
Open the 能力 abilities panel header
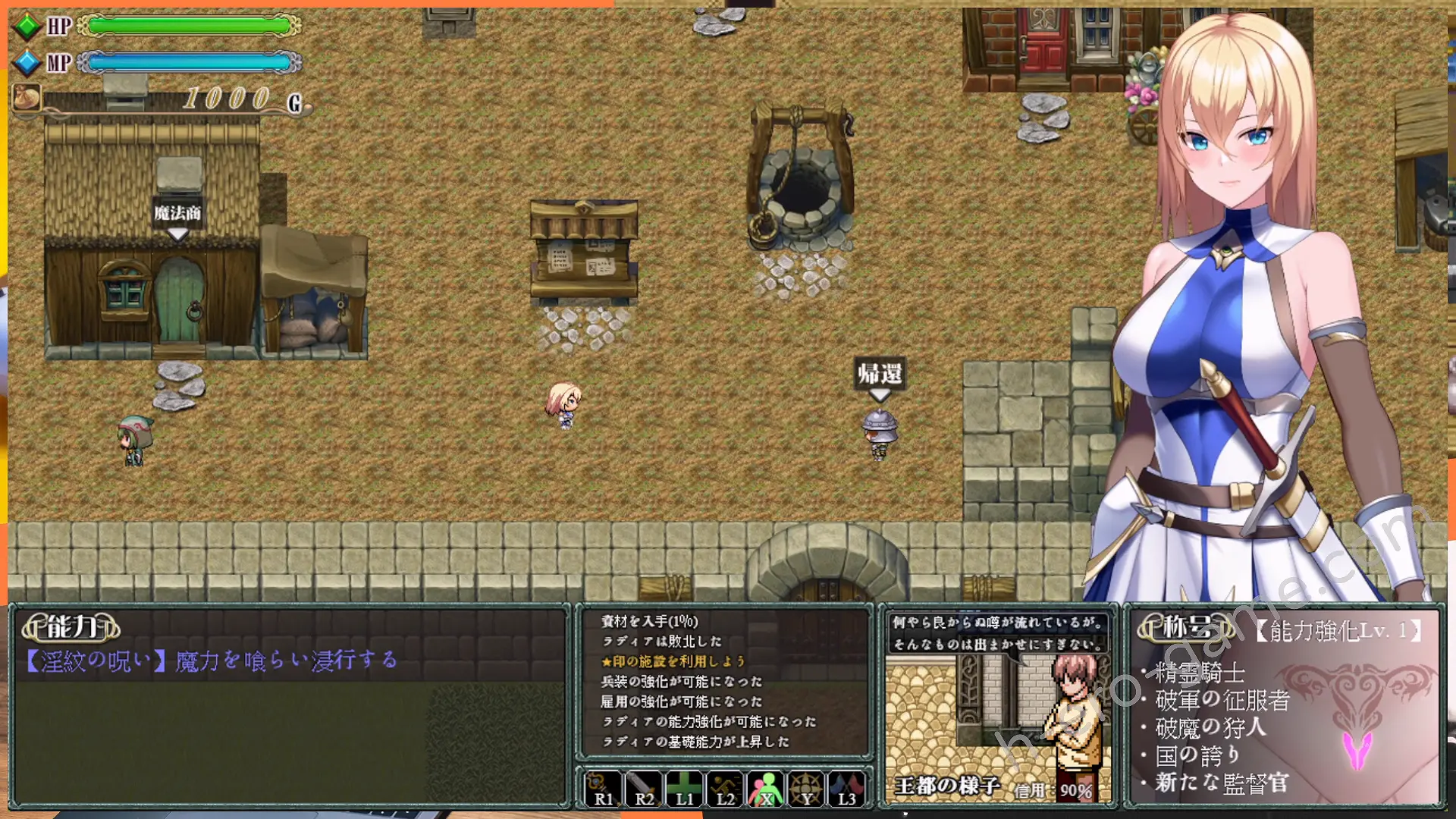[x=71, y=627]
